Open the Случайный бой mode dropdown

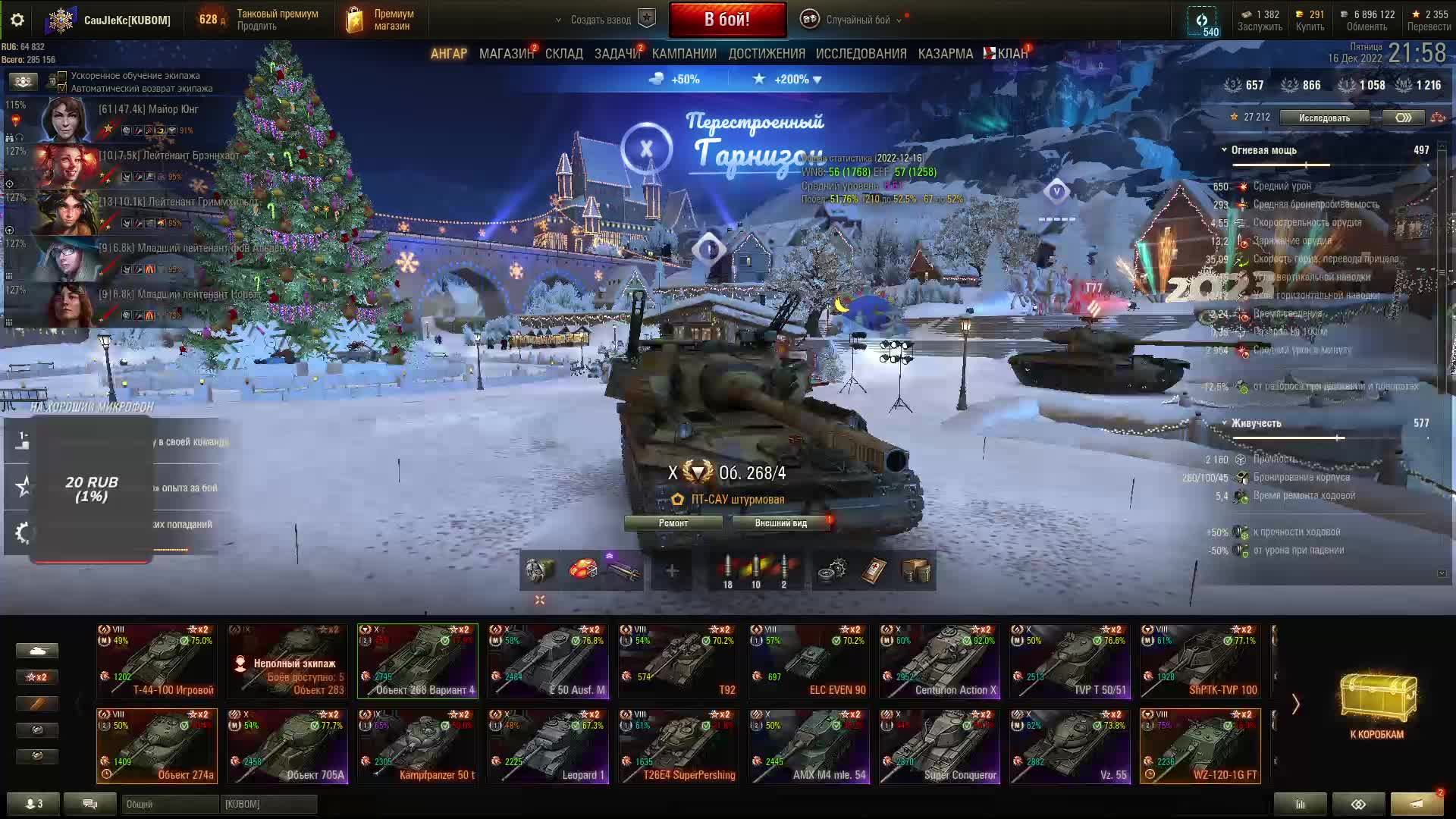click(x=857, y=20)
